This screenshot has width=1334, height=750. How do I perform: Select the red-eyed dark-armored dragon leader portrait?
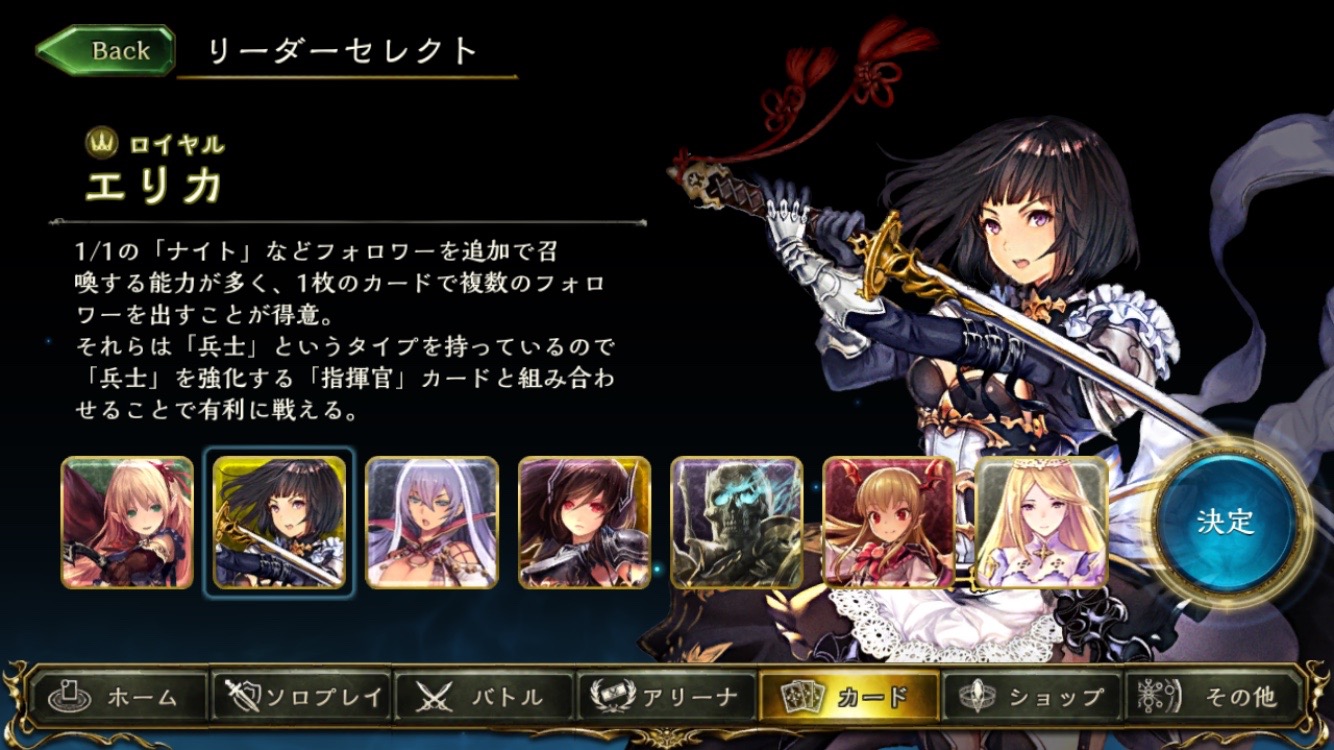pyautogui.click(x=584, y=522)
